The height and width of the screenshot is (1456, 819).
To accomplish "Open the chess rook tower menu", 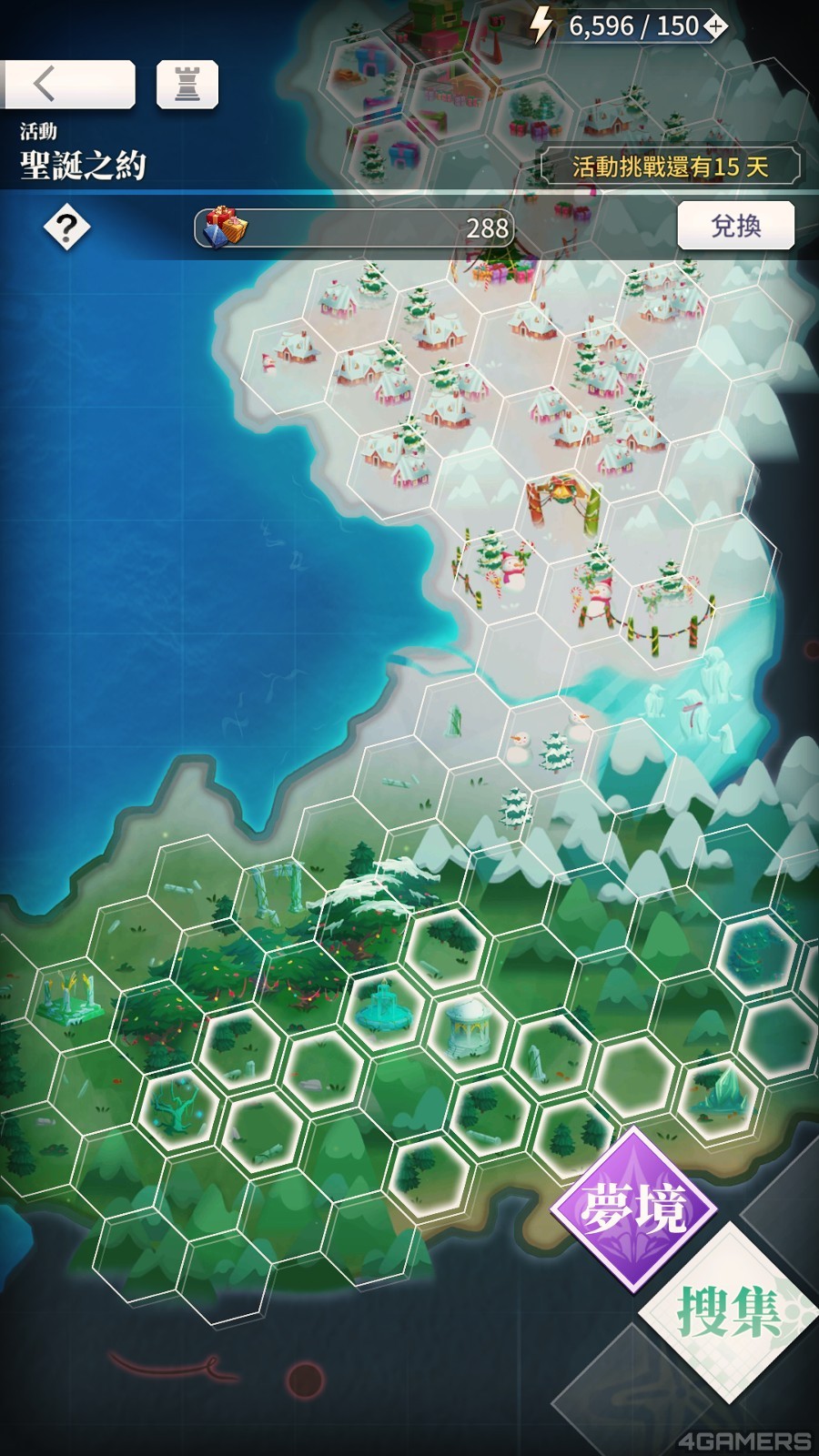I will click(x=187, y=85).
